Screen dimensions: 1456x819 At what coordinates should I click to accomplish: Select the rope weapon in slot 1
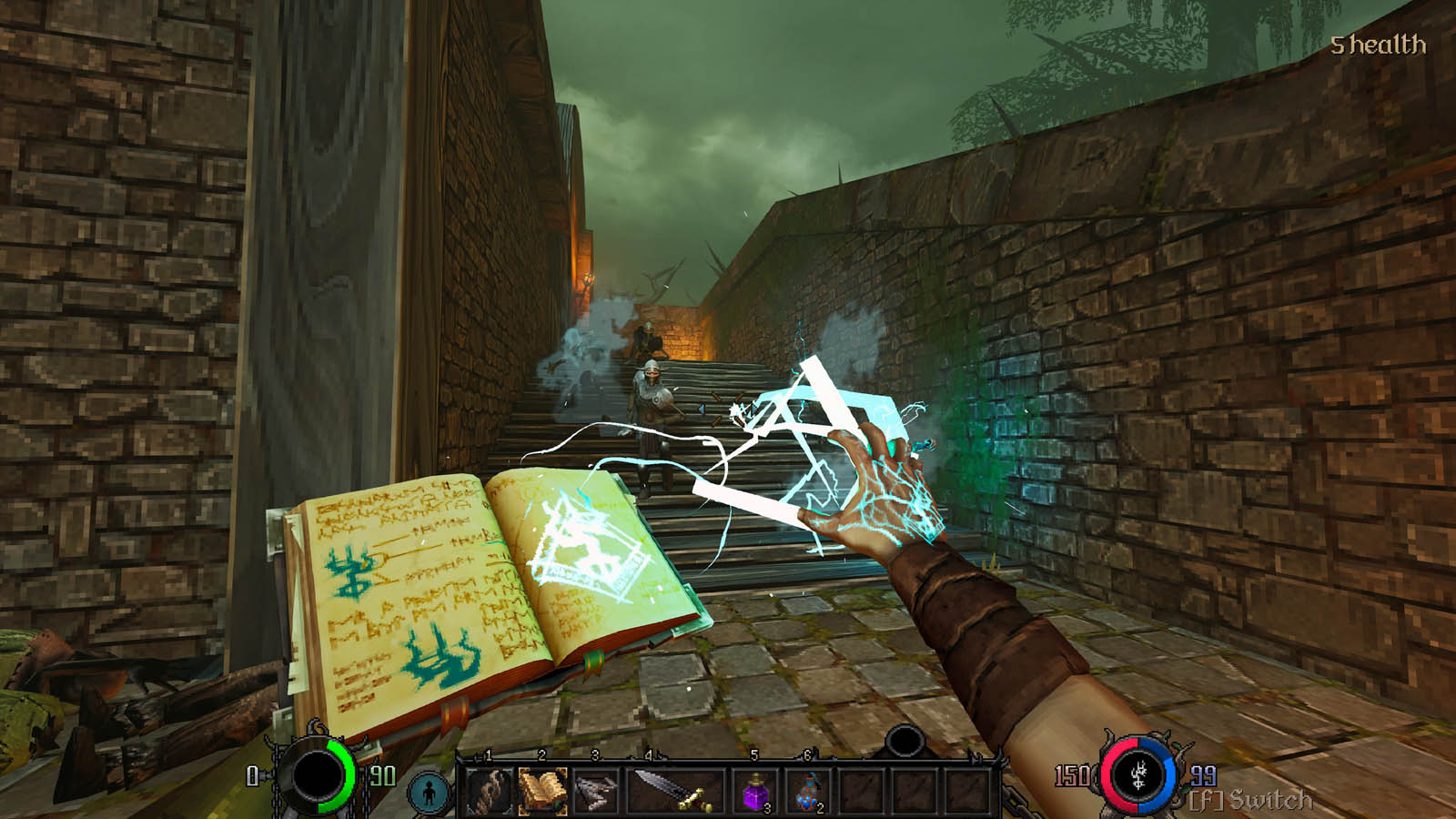tap(489, 789)
